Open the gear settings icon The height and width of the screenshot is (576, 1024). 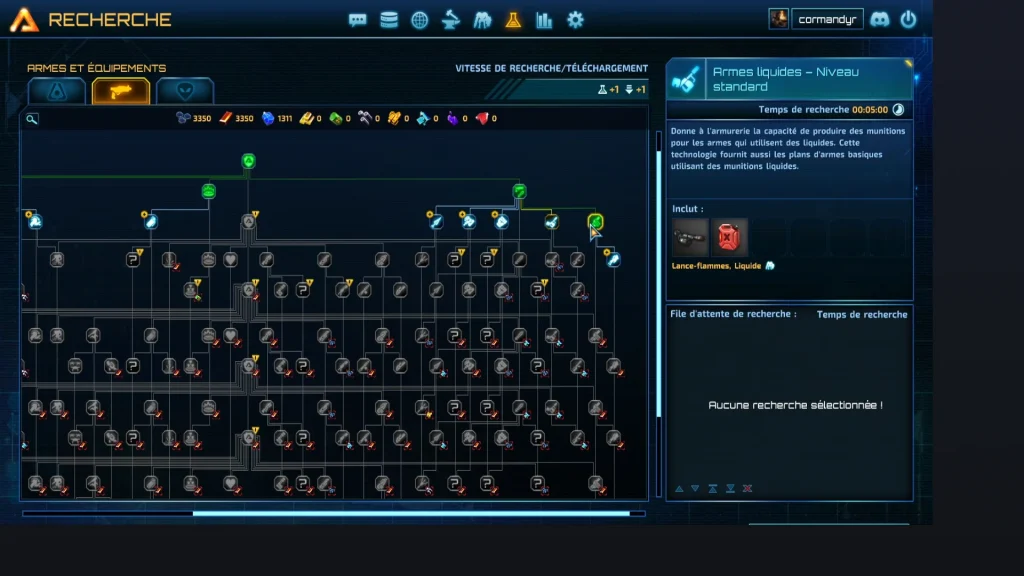click(575, 20)
